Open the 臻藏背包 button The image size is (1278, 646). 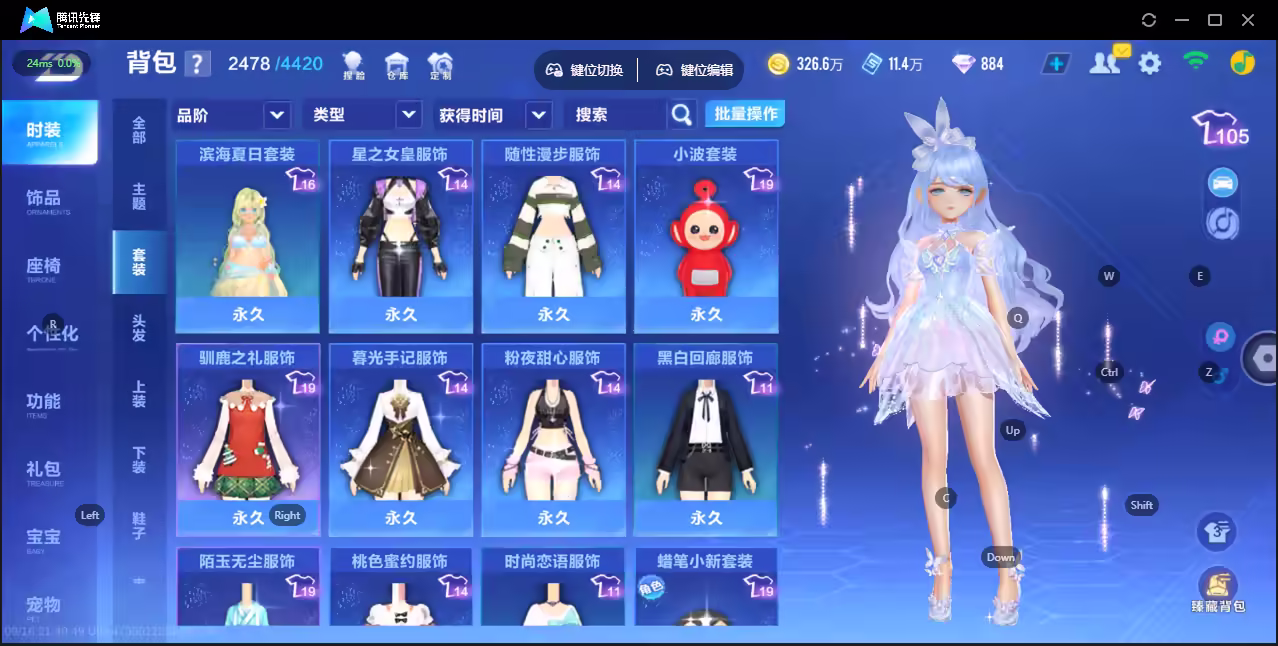[1217, 590]
